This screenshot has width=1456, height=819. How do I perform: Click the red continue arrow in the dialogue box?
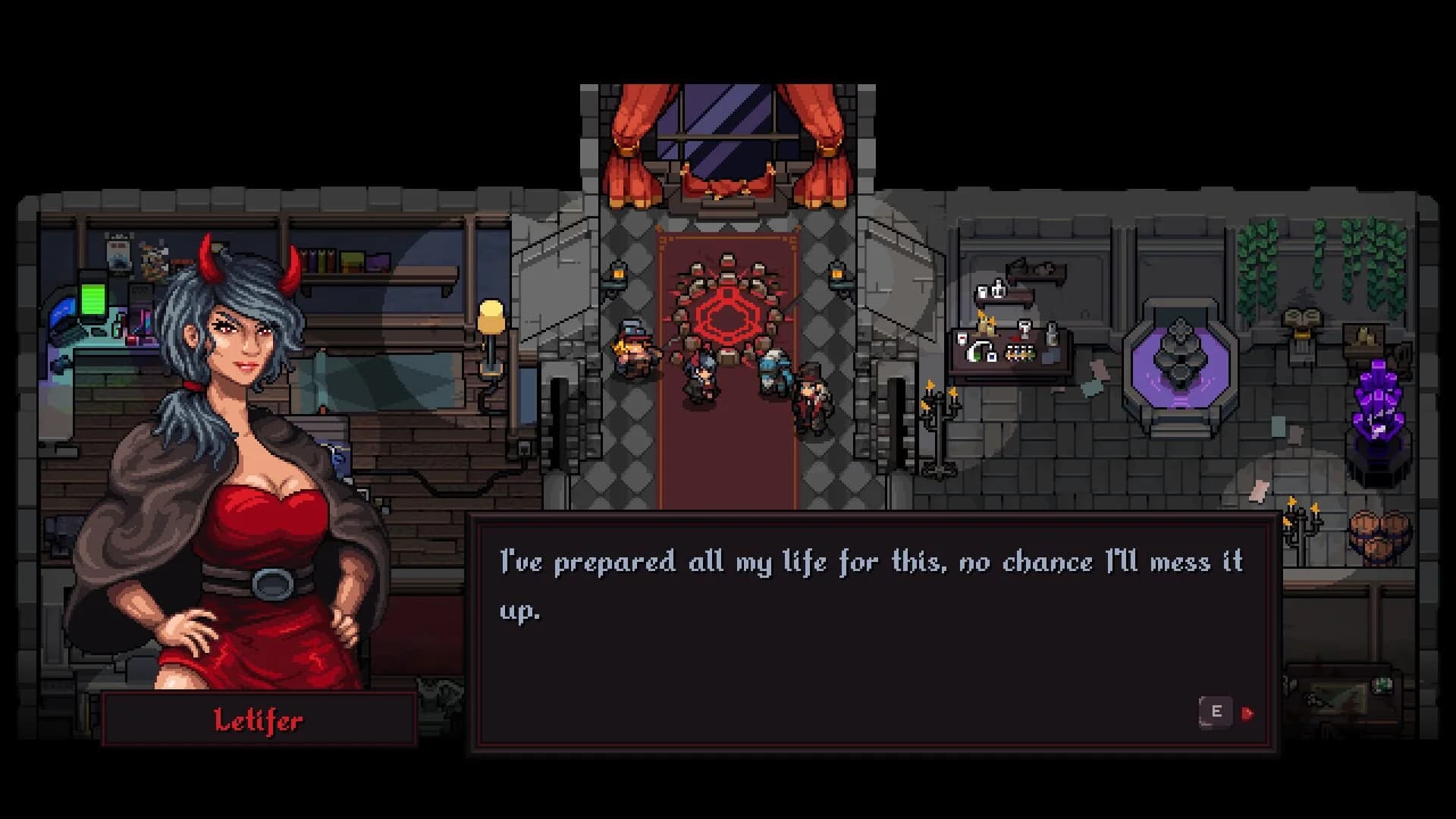point(1247,713)
